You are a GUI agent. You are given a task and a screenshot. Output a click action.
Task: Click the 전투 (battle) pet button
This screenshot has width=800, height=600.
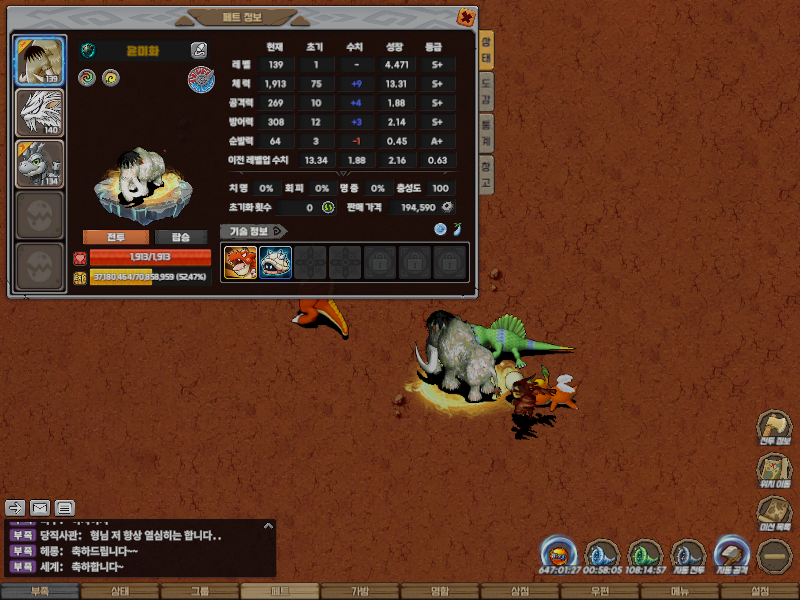tap(116, 237)
